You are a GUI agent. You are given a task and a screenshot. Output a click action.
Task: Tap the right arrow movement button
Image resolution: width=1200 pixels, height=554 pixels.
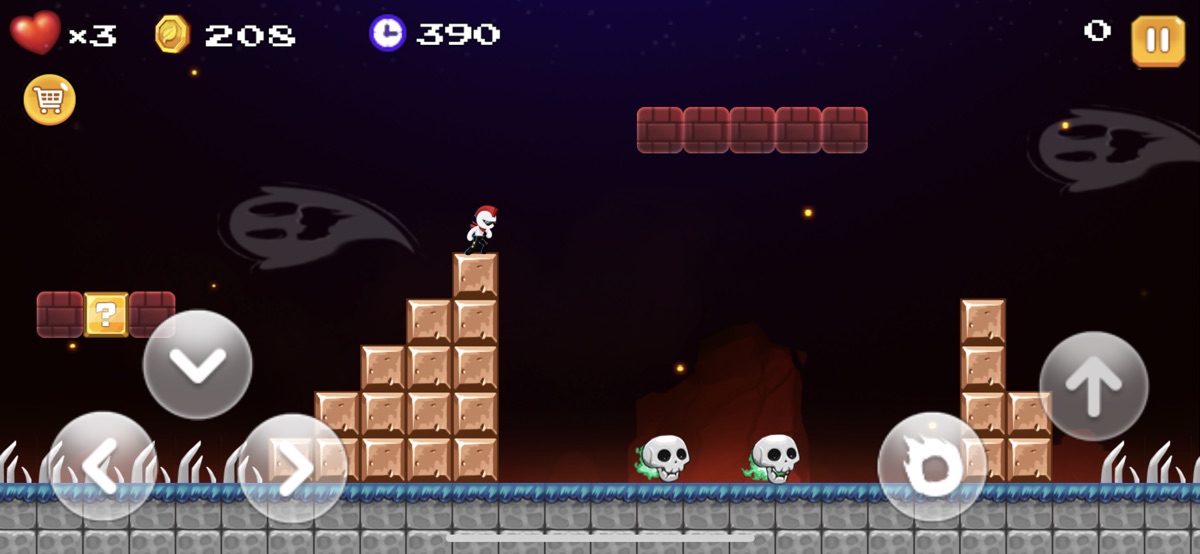[x=293, y=467]
